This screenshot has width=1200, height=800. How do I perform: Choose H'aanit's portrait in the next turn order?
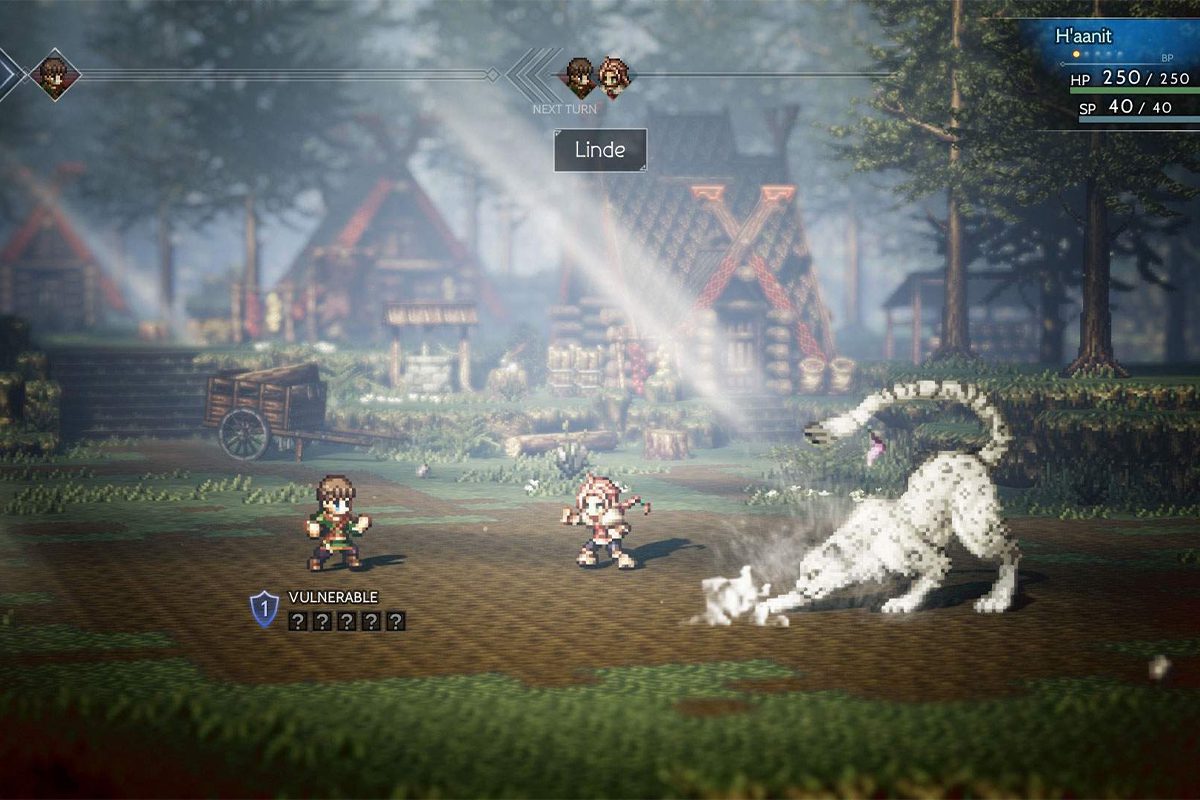(613, 76)
